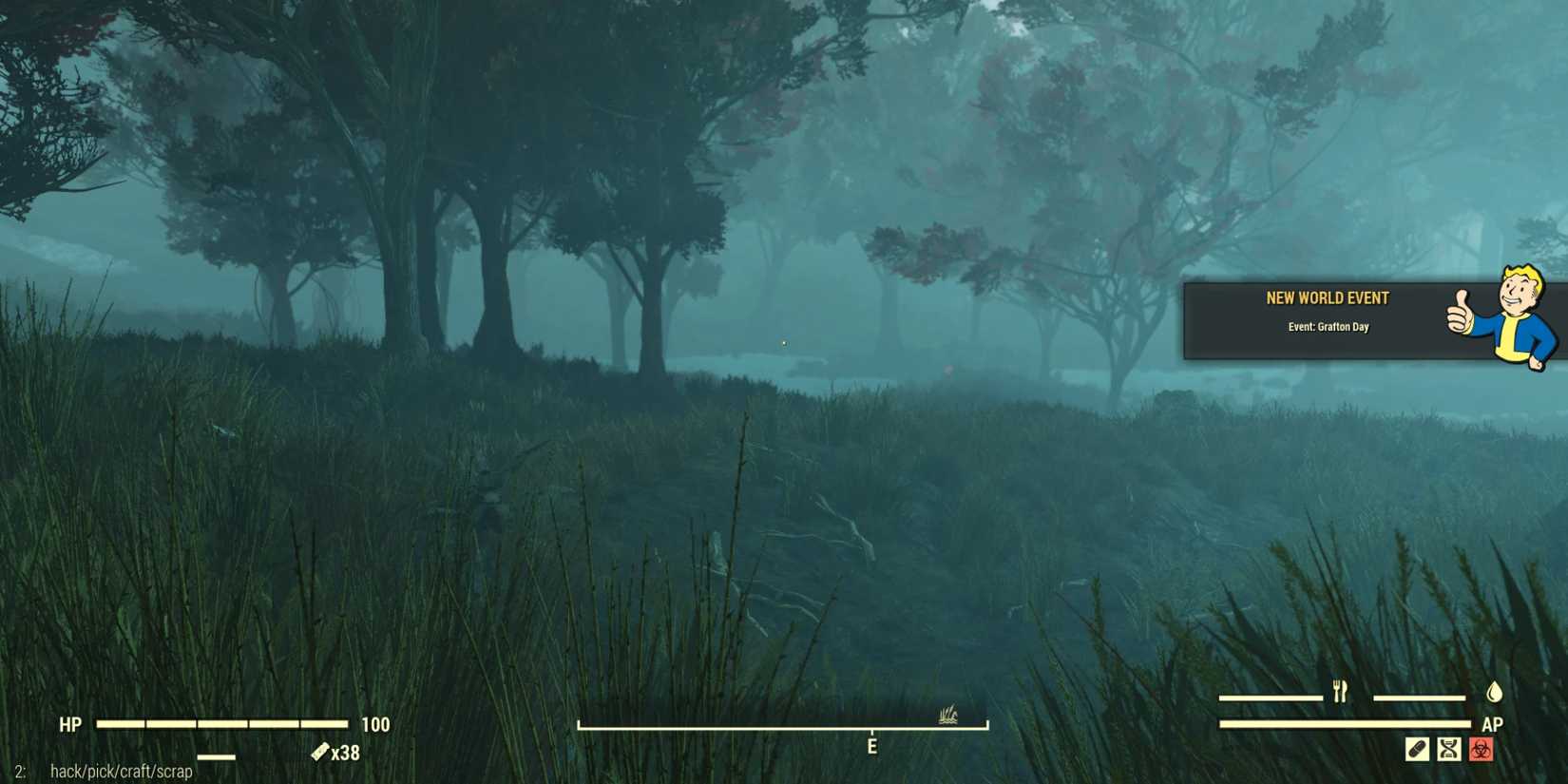This screenshot has width=1568, height=784.
Task: Select the E heading on the compass
Action: pos(872,745)
